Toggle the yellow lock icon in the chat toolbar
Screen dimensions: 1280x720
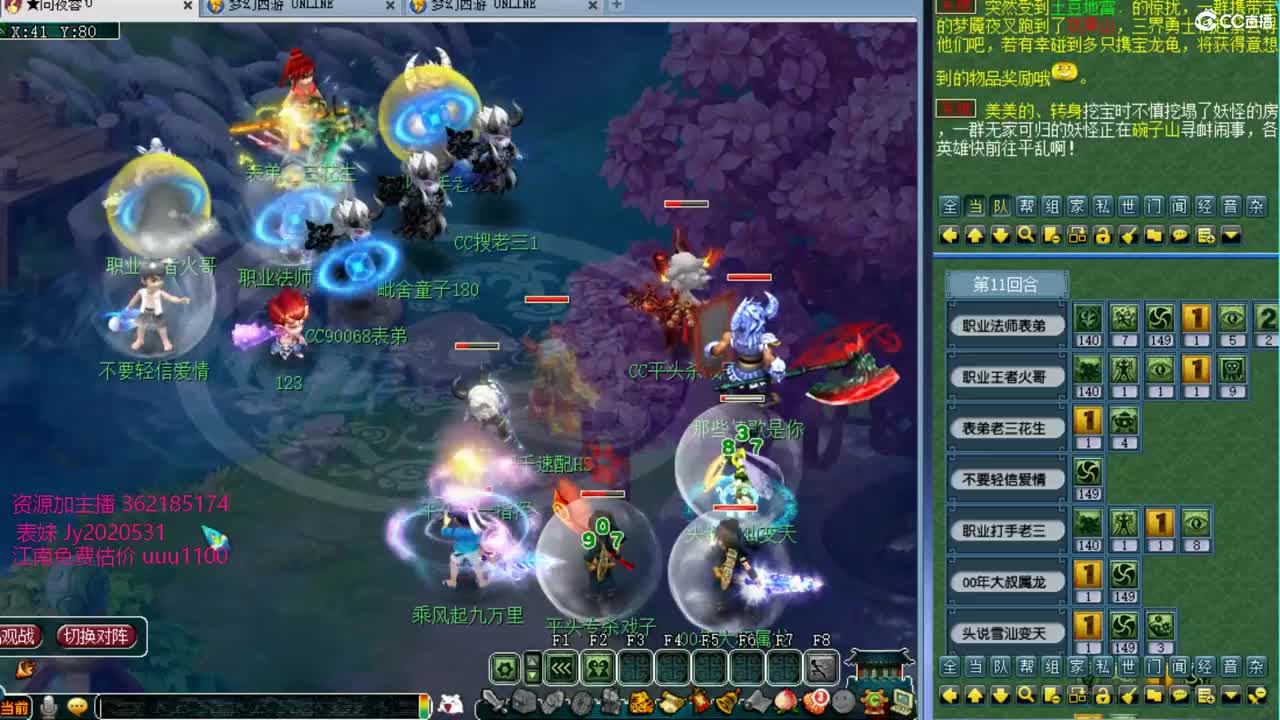1102,234
